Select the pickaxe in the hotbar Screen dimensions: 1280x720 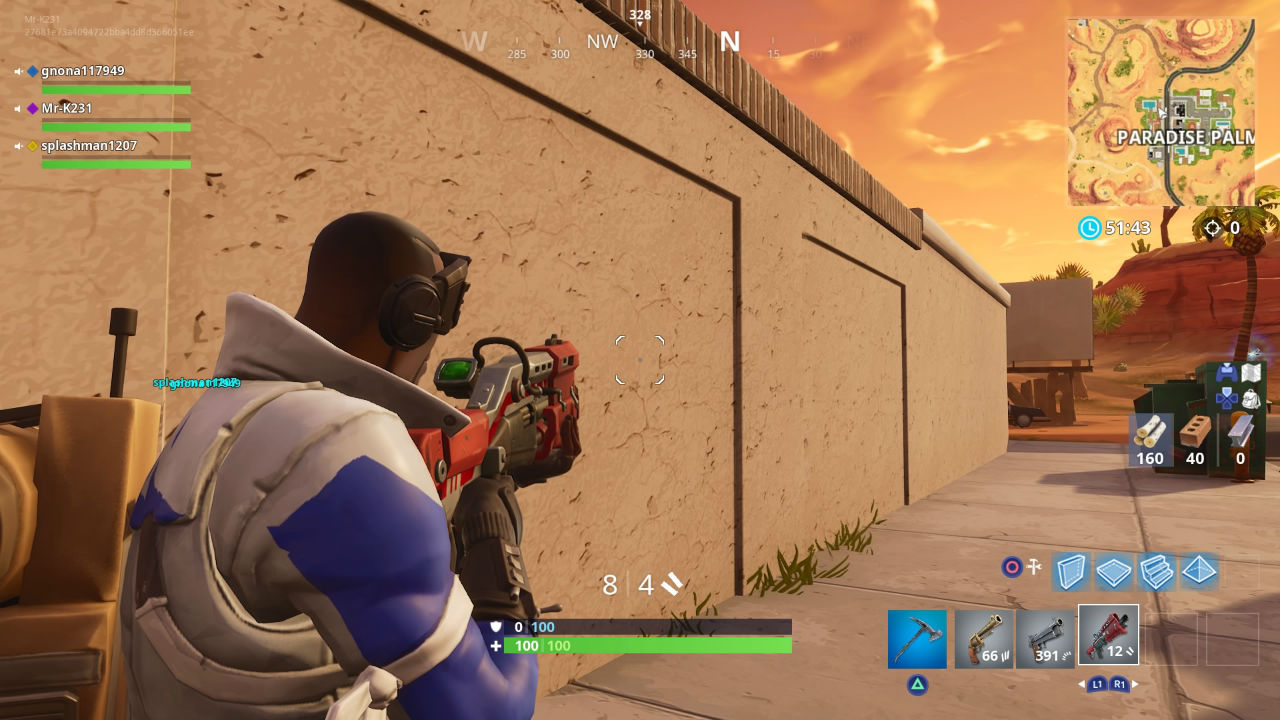(916, 637)
